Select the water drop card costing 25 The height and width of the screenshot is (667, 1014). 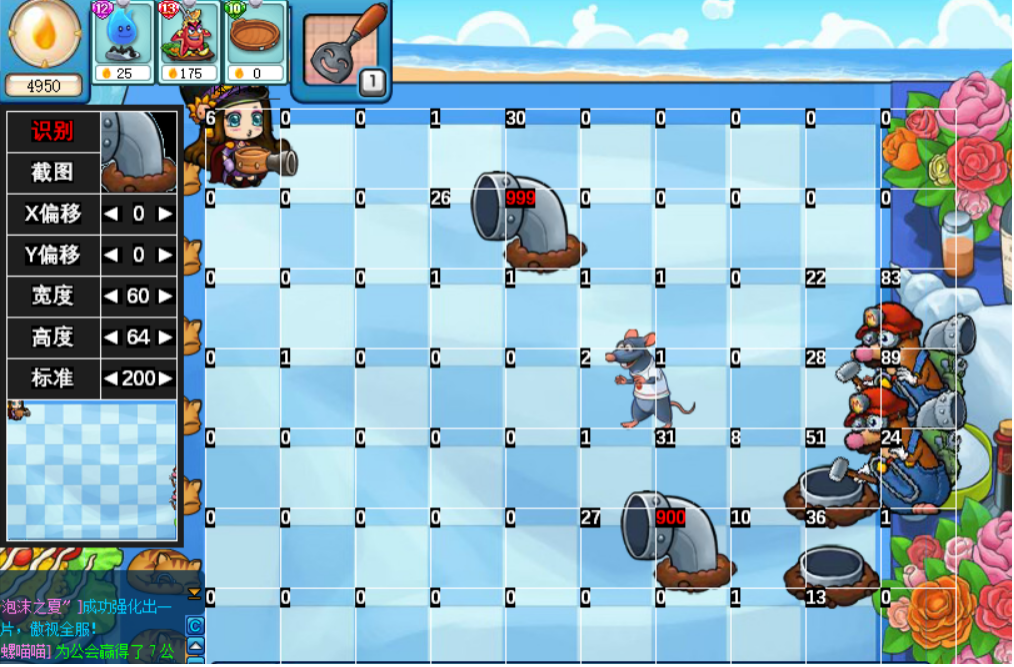pyautogui.click(x=124, y=42)
